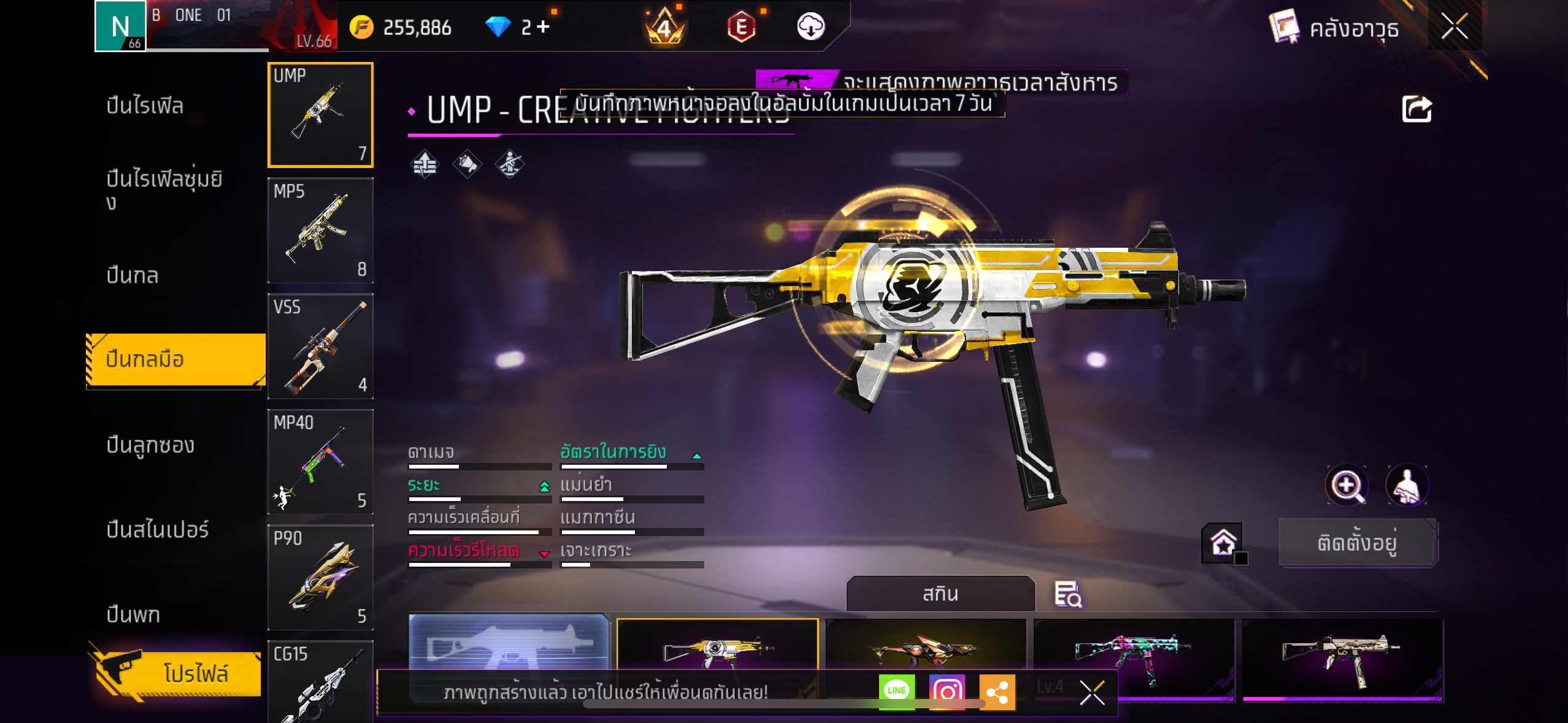Choose the MP40 weapon tile
Screen dimensions: 1568x723
(x=320, y=462)
